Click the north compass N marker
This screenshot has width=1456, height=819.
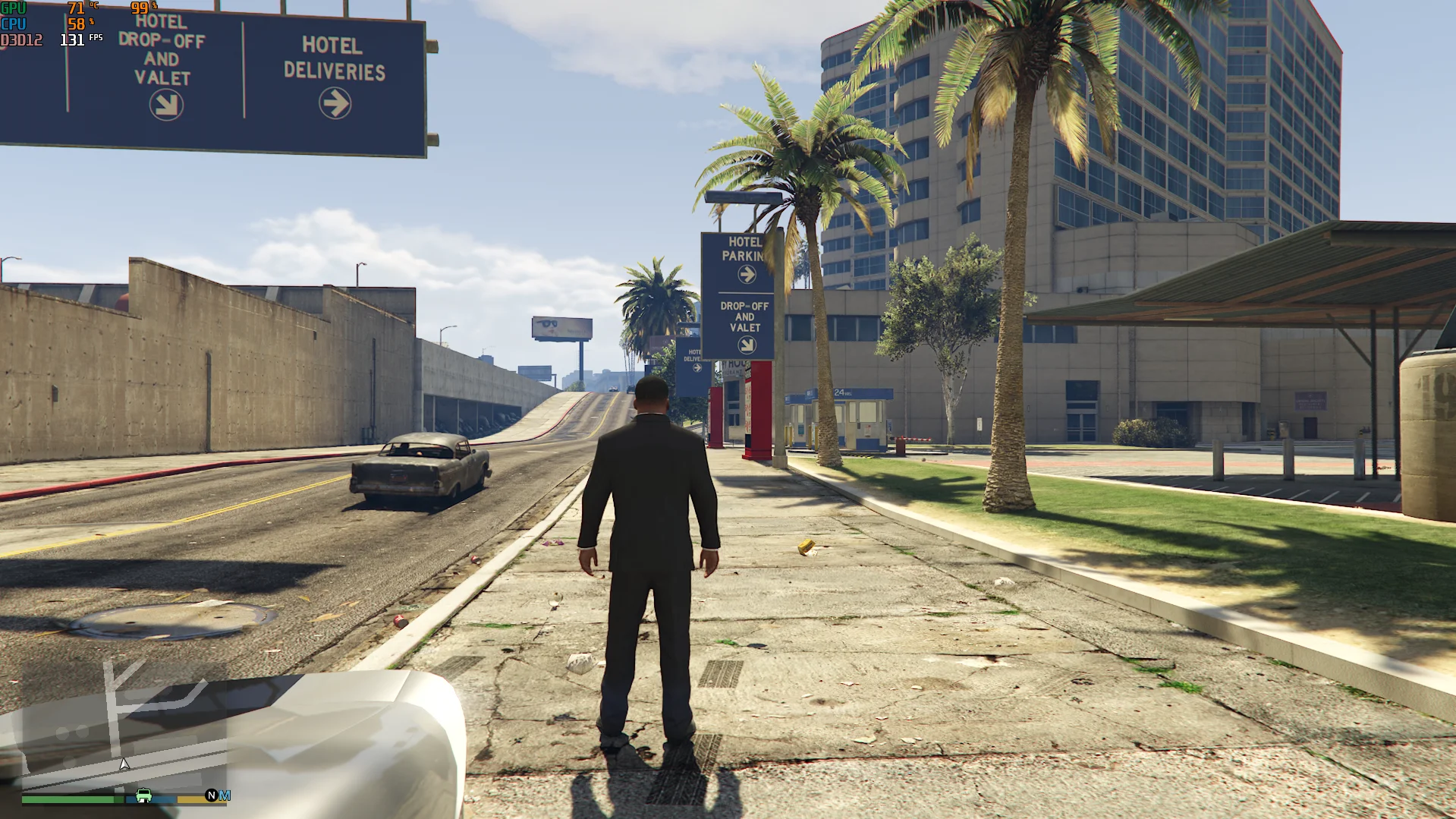(x=211, y=795)
